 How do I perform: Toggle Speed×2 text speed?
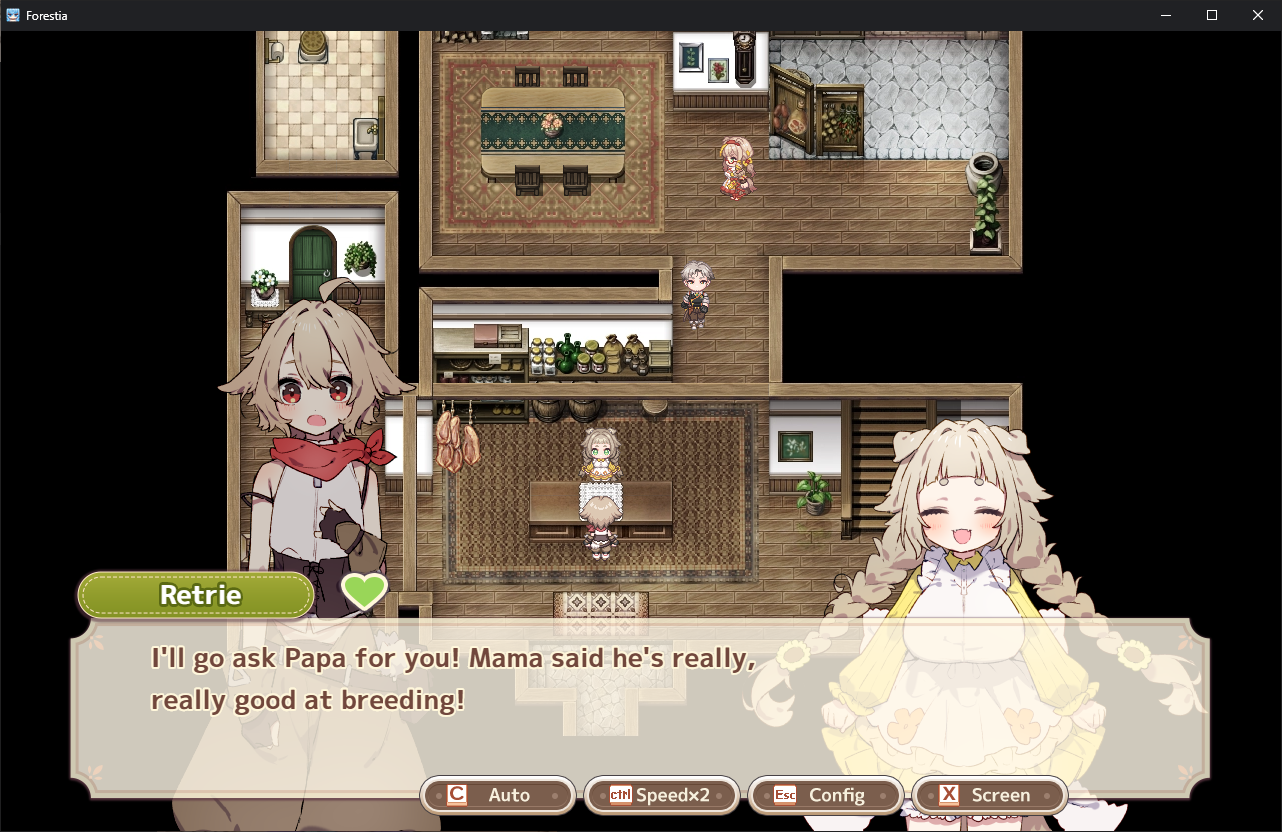(661, 795)
